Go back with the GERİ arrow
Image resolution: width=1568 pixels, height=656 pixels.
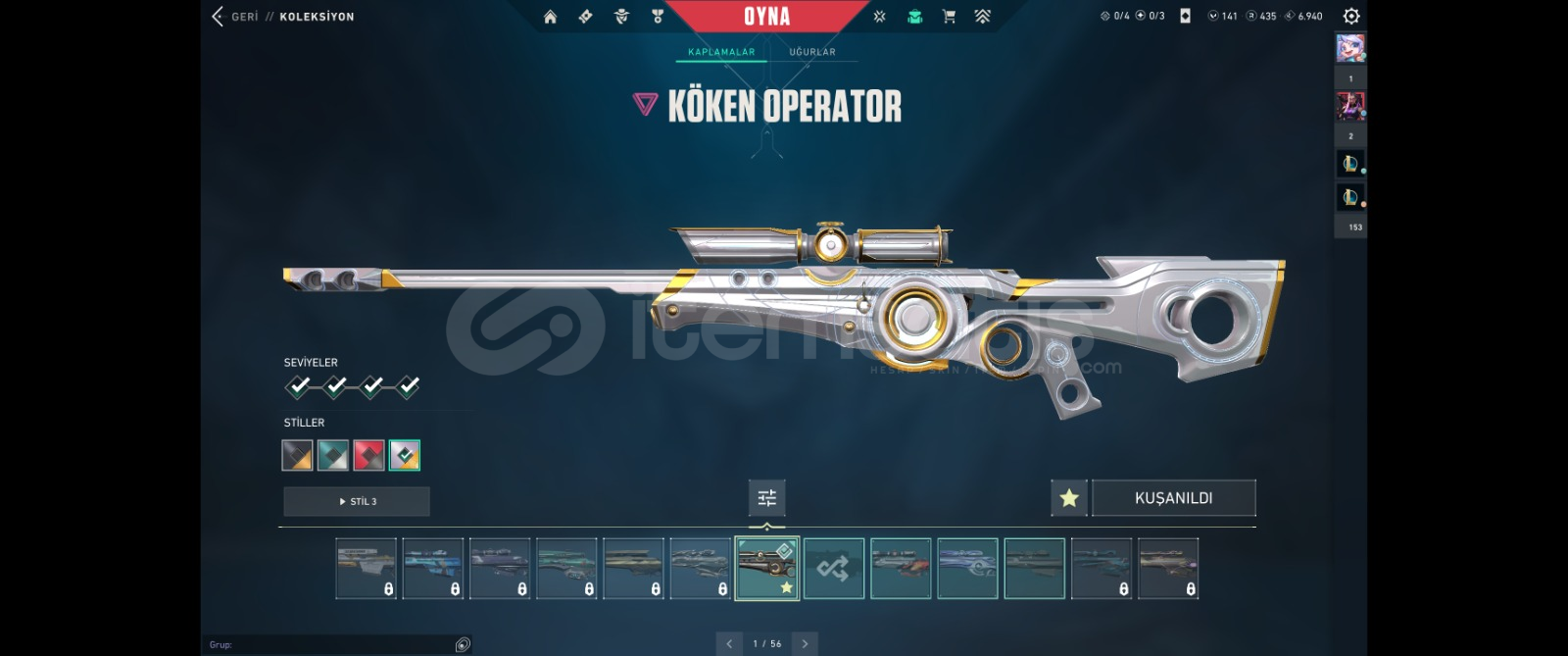(218, 16)
